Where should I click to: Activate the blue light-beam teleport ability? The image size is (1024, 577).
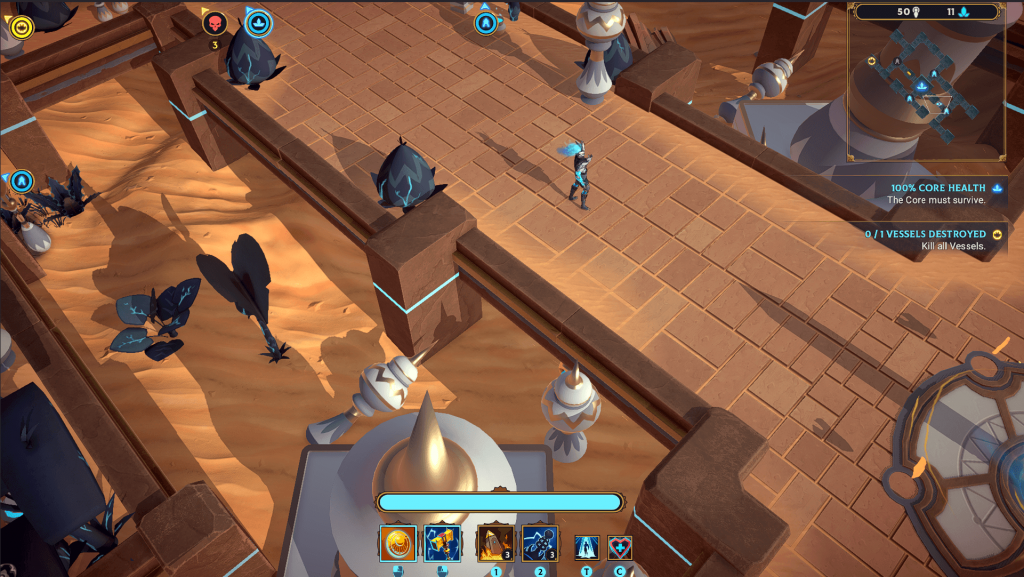pyautogui.click(x=586, y=547)
